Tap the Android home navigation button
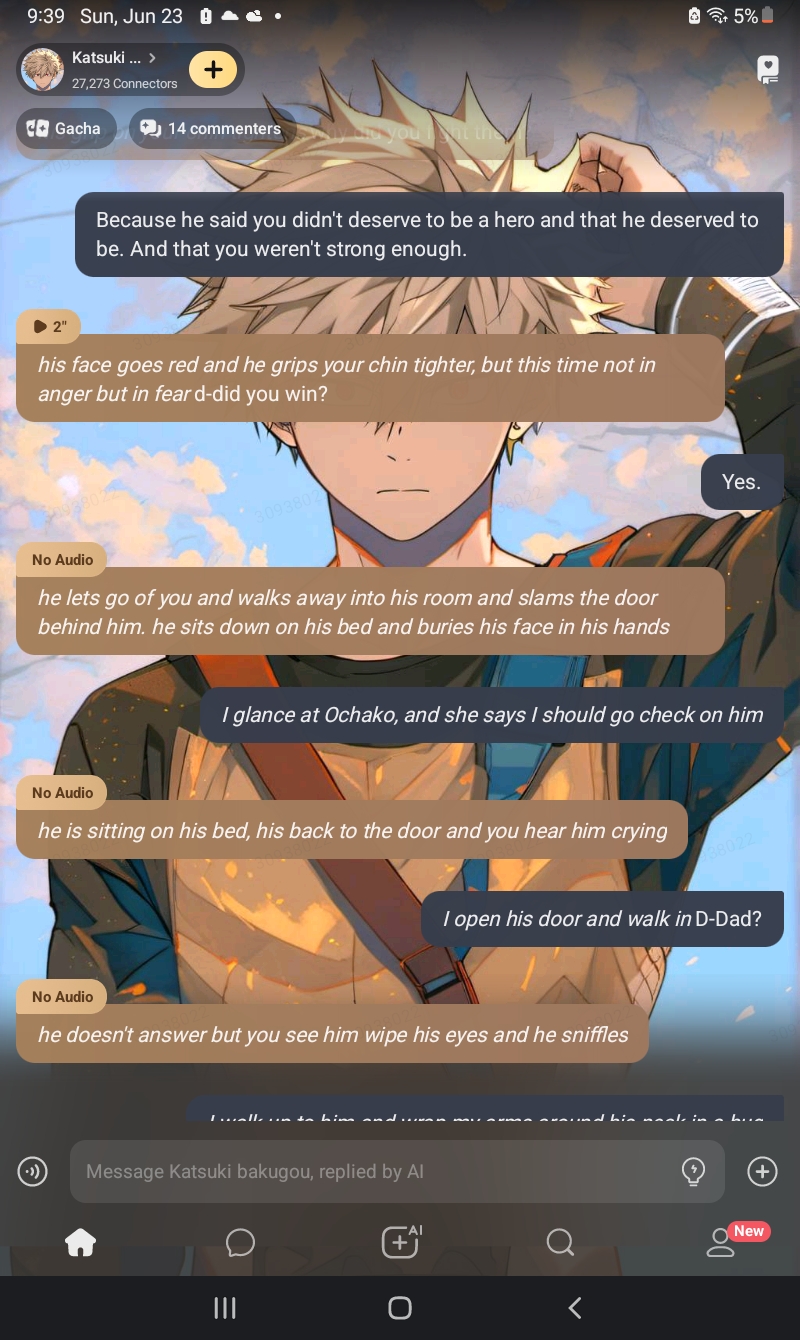The width and height of the screenshot is (800, 1340). pos(400,1308)
